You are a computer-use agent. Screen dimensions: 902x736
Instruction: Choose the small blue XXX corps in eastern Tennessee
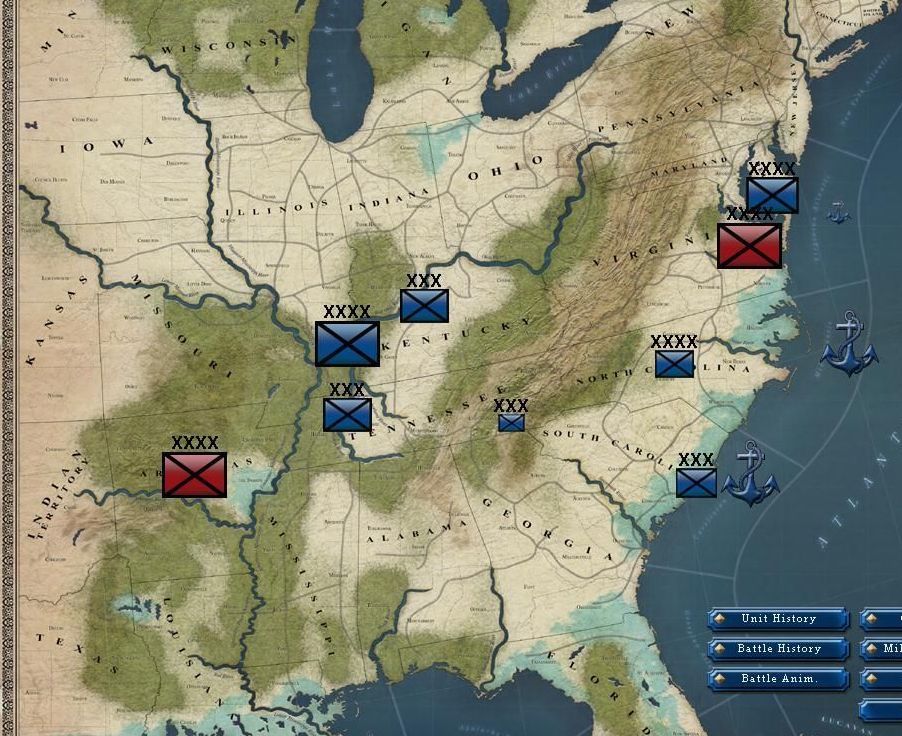tap(511, 422)
